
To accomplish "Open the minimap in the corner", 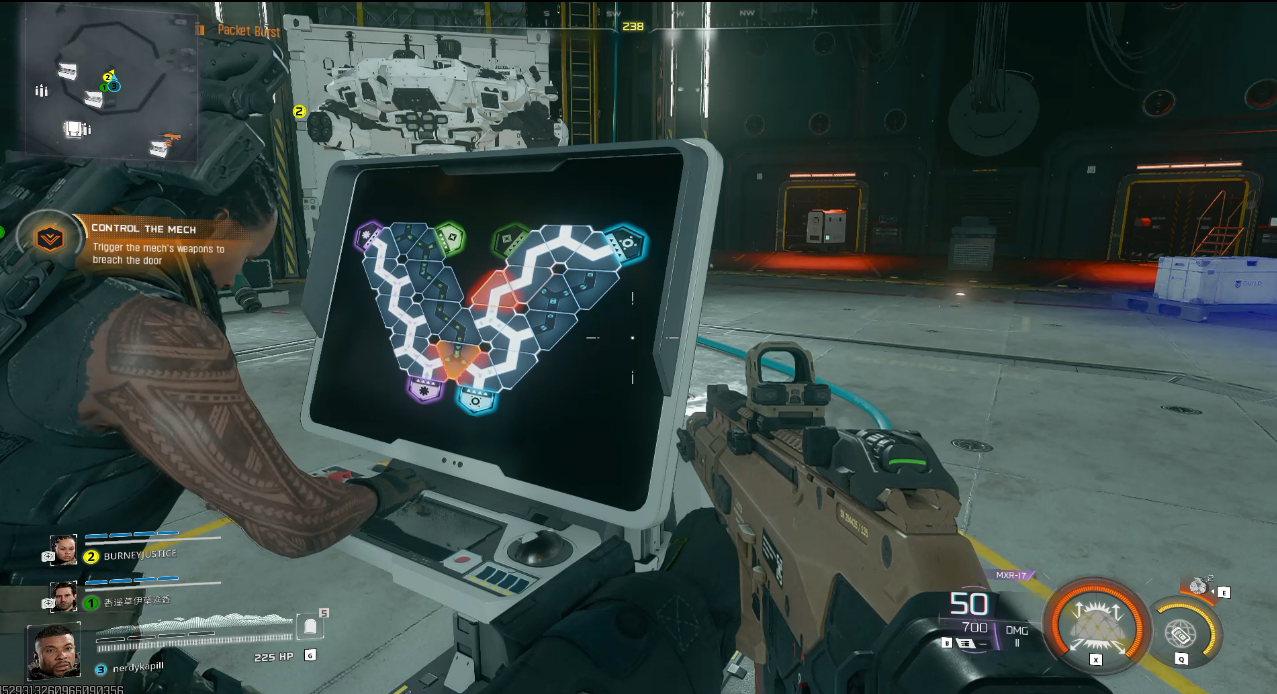I will tap(111, 88).
